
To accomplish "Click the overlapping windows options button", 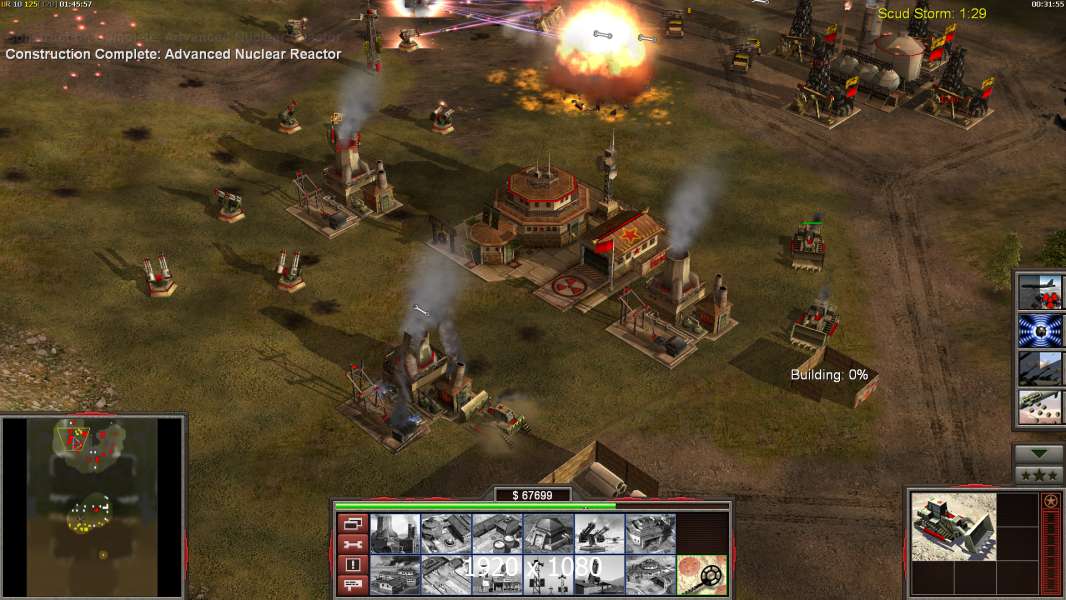I will coord(352,523).
